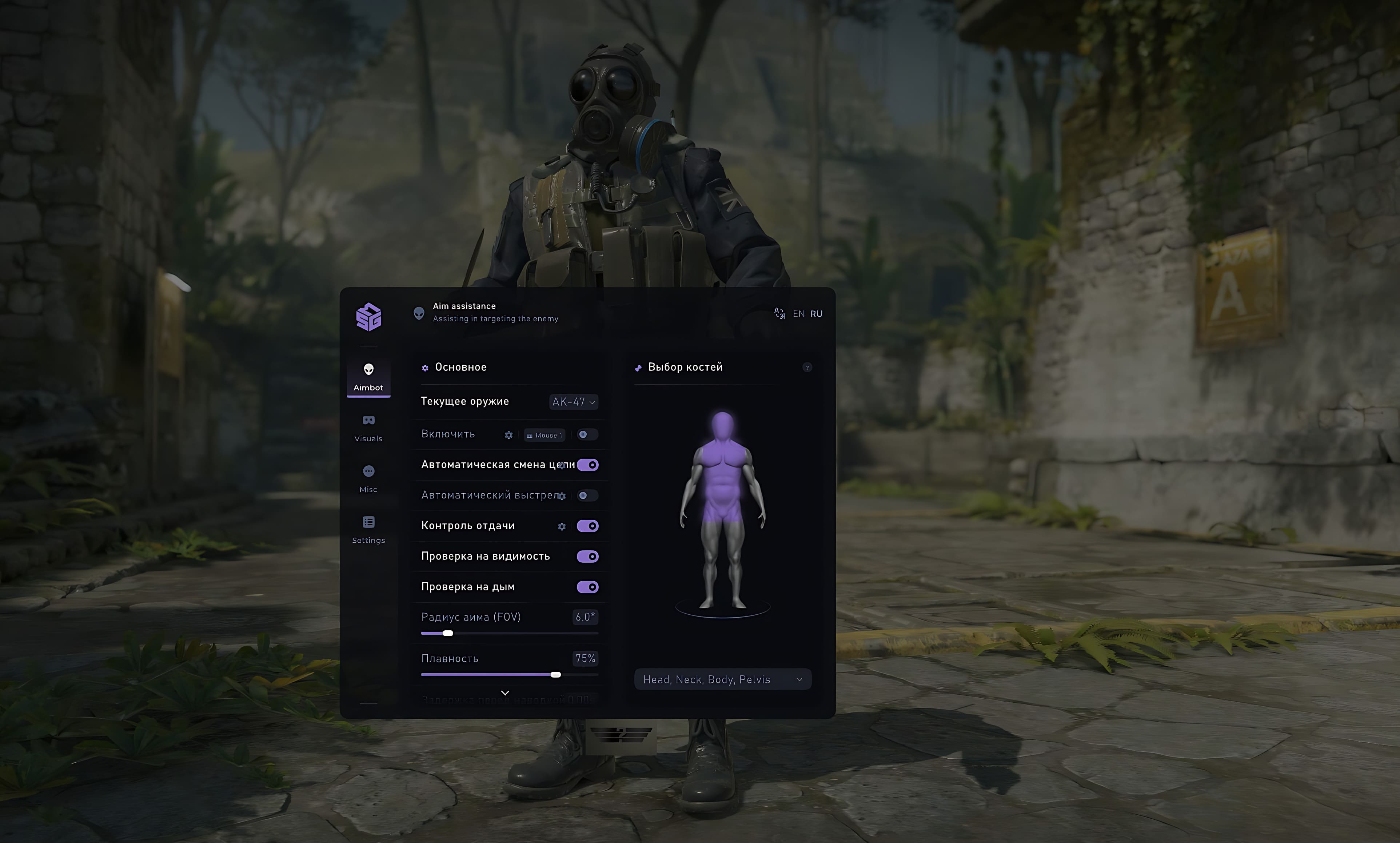
Task: Toggle the Включить switch
Action: [587, 435]
